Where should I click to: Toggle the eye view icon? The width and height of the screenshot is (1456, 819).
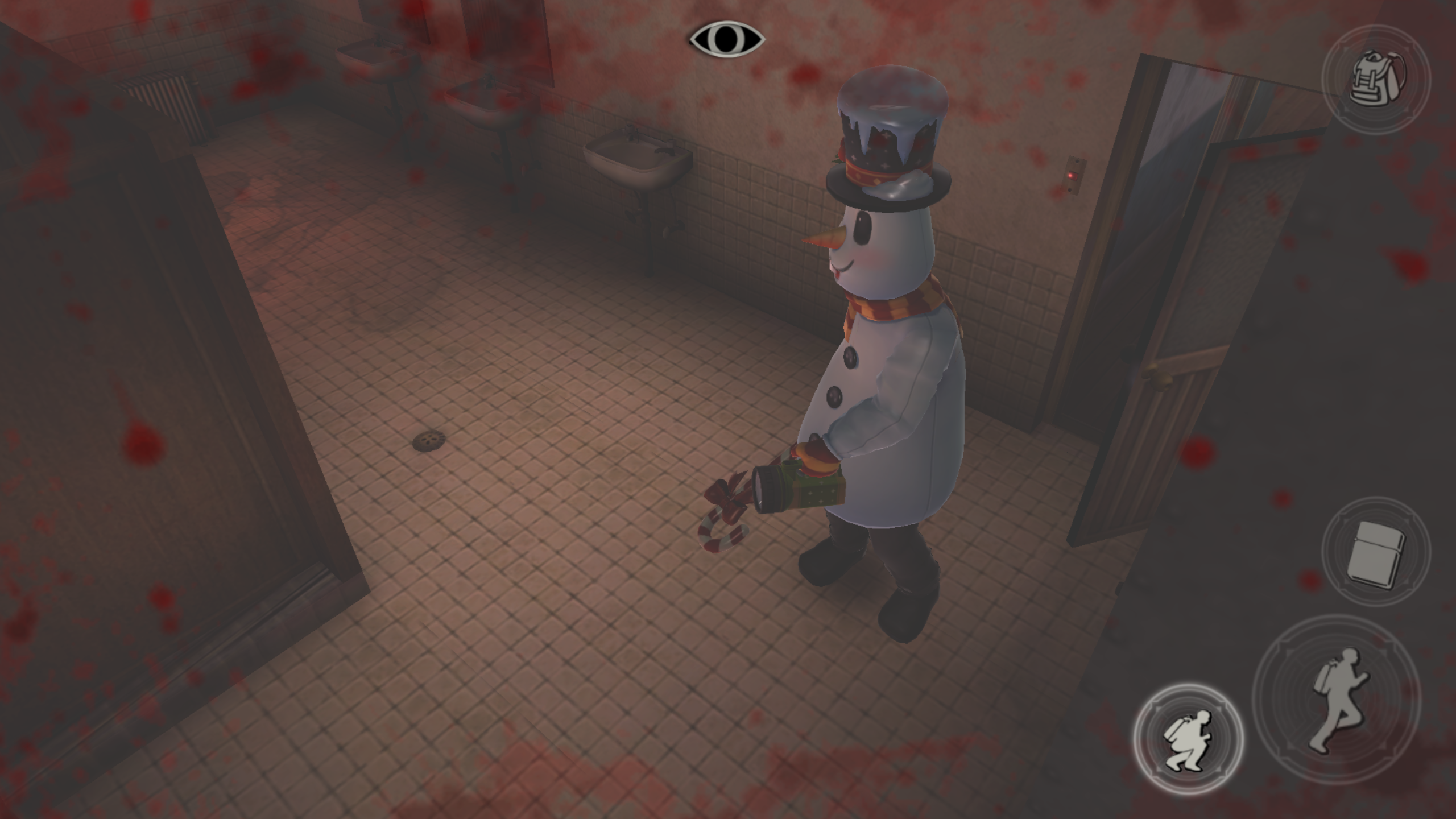(x=727, y=39)
